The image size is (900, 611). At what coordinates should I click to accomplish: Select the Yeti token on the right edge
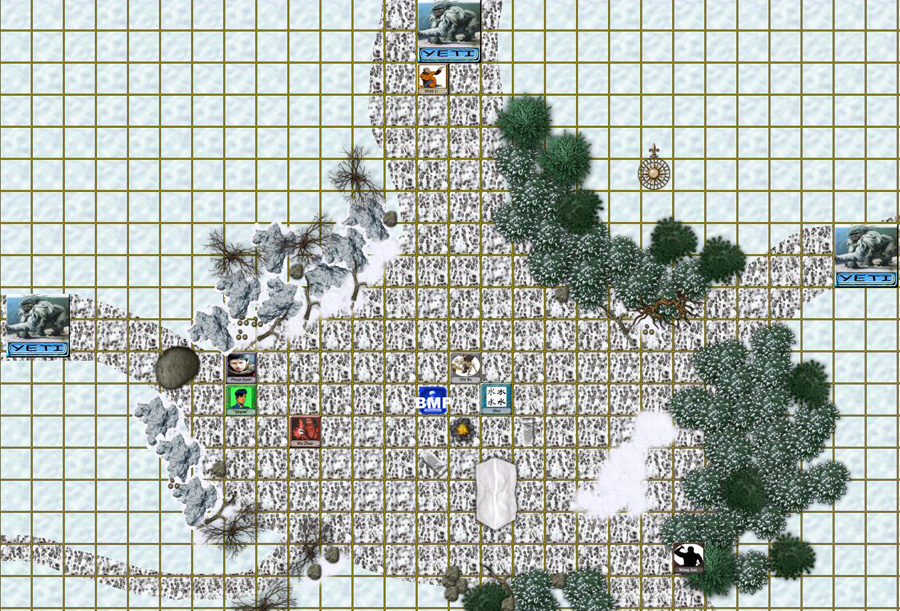pyautogui.click(x=866, y=255)
